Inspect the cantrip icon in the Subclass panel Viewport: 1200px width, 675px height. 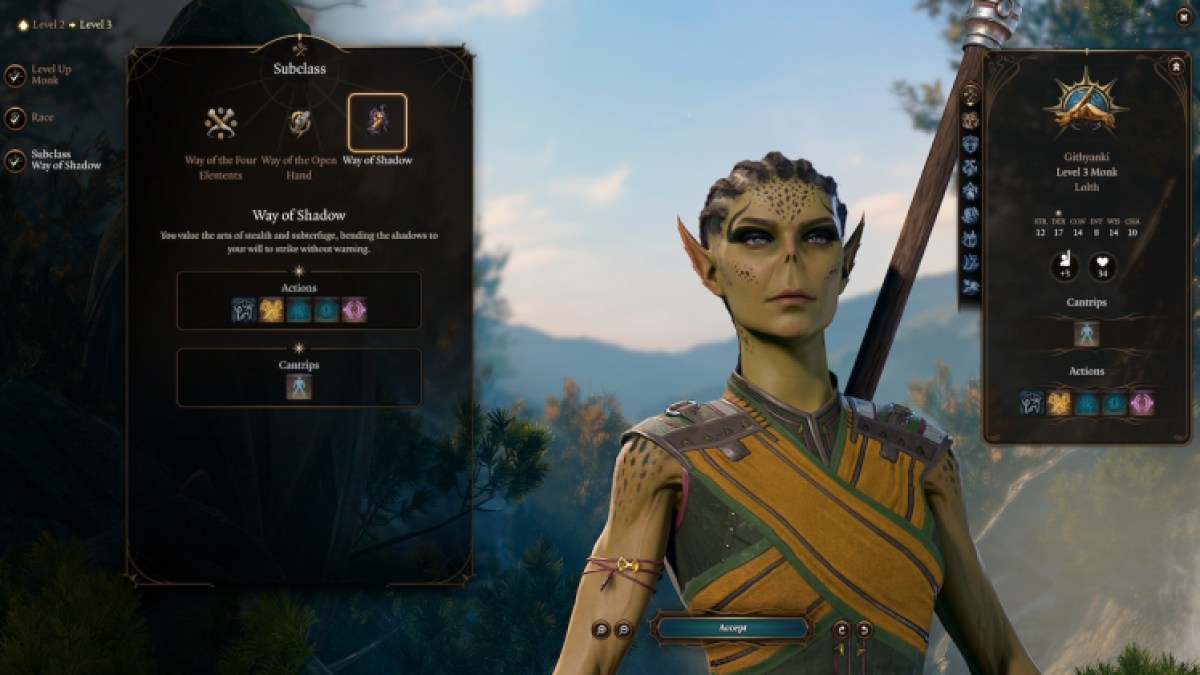tap(299, 387)
